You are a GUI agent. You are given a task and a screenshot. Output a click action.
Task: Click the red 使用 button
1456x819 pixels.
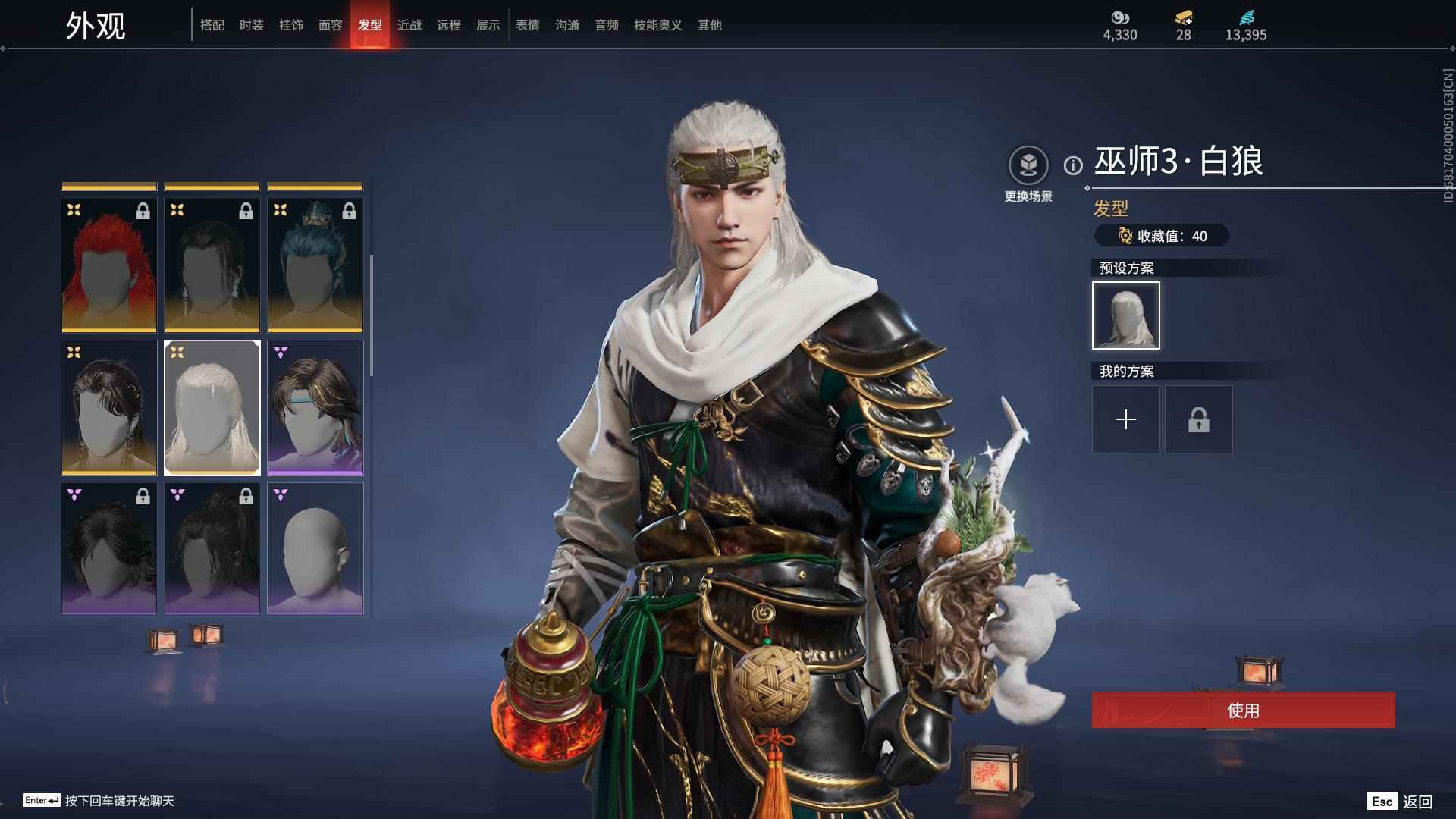tap(1243, 710)
